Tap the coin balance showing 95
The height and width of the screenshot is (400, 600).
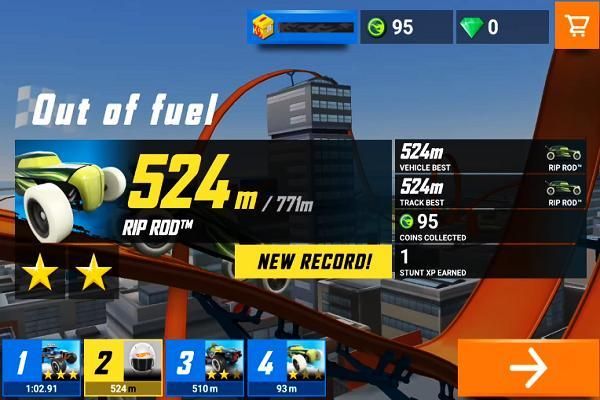[x=406, y=27]
